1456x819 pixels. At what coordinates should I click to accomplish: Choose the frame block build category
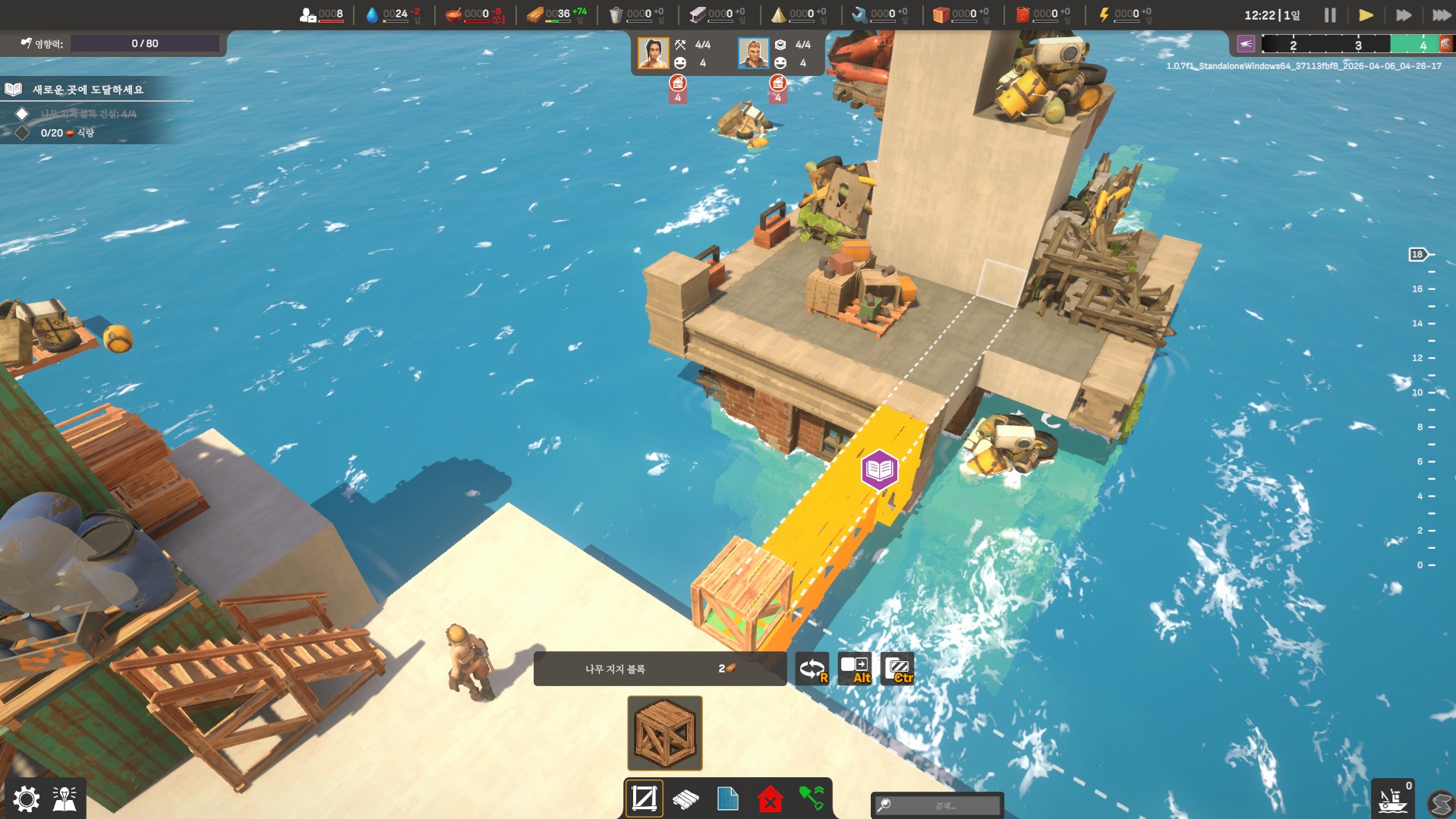pyautogui.click(x=644, y=799)
